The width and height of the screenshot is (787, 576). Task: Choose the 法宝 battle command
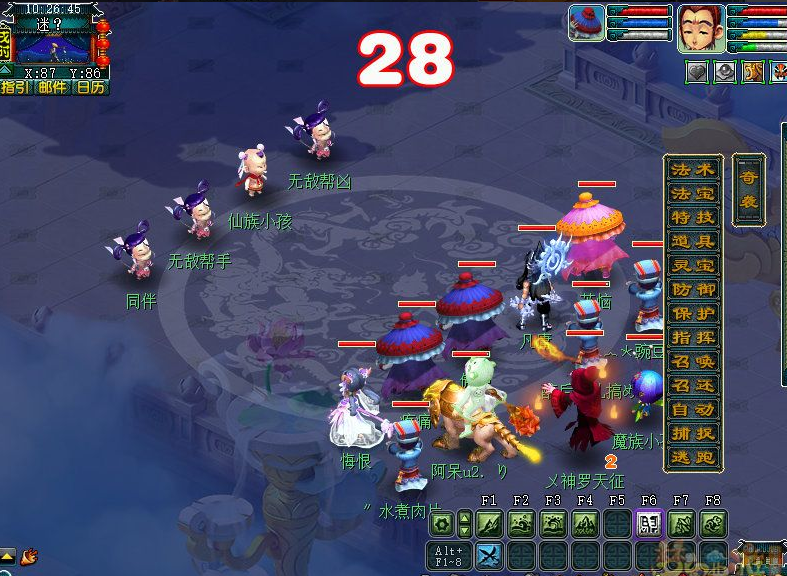(x=693, y=194)
